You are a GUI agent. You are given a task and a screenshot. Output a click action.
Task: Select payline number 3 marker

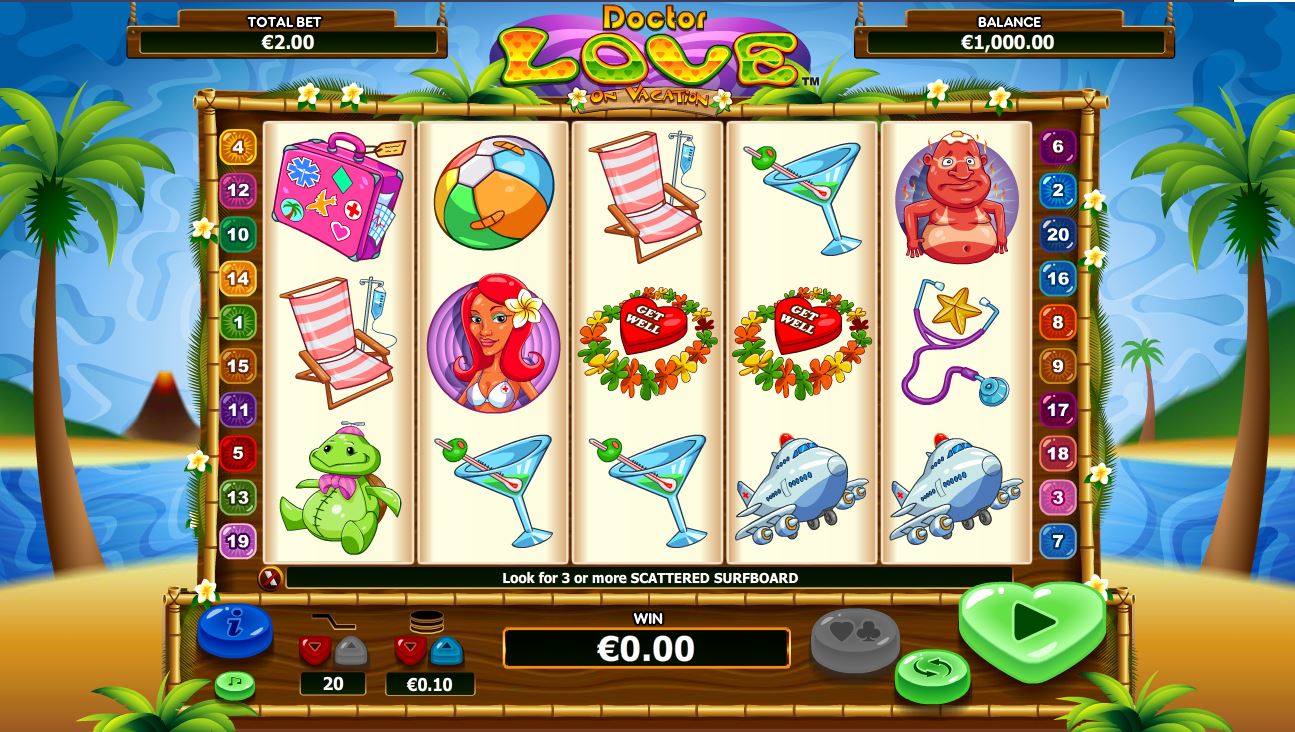tap(1058, 497)
